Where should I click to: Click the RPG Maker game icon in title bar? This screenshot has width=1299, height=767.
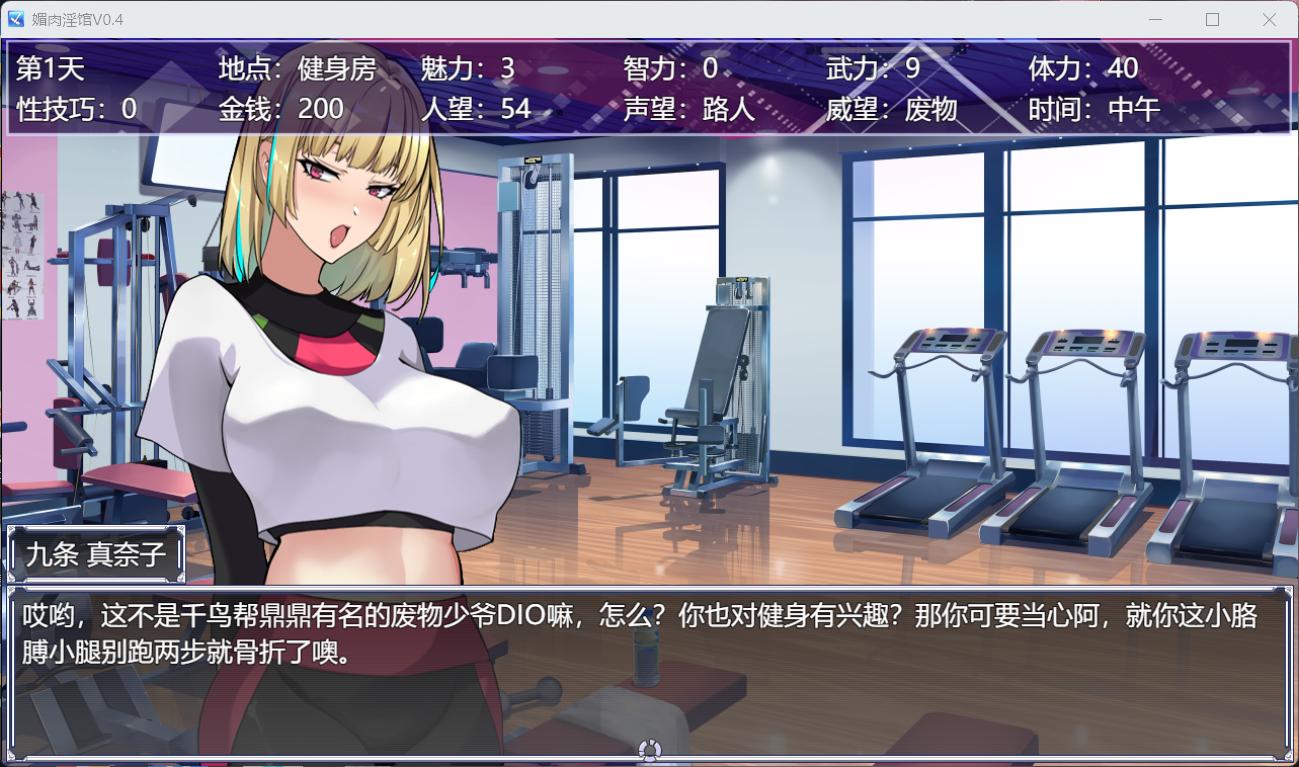[x=14, y=19]
